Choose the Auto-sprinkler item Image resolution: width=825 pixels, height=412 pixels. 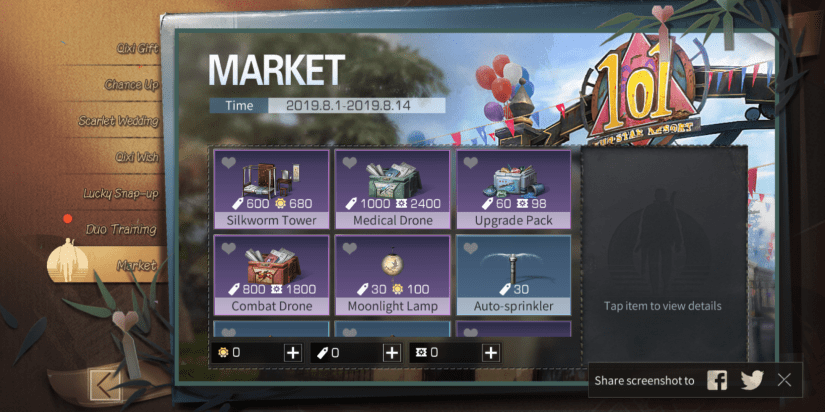(x=514, y=275)
